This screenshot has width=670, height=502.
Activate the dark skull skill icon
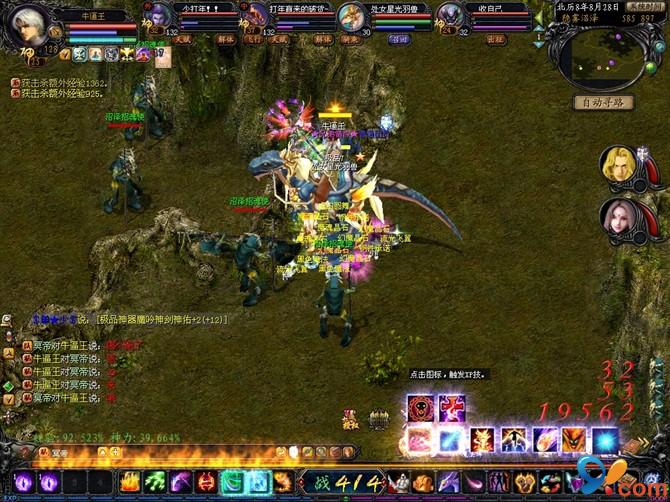pyautogui.click(x=420, y=408)
